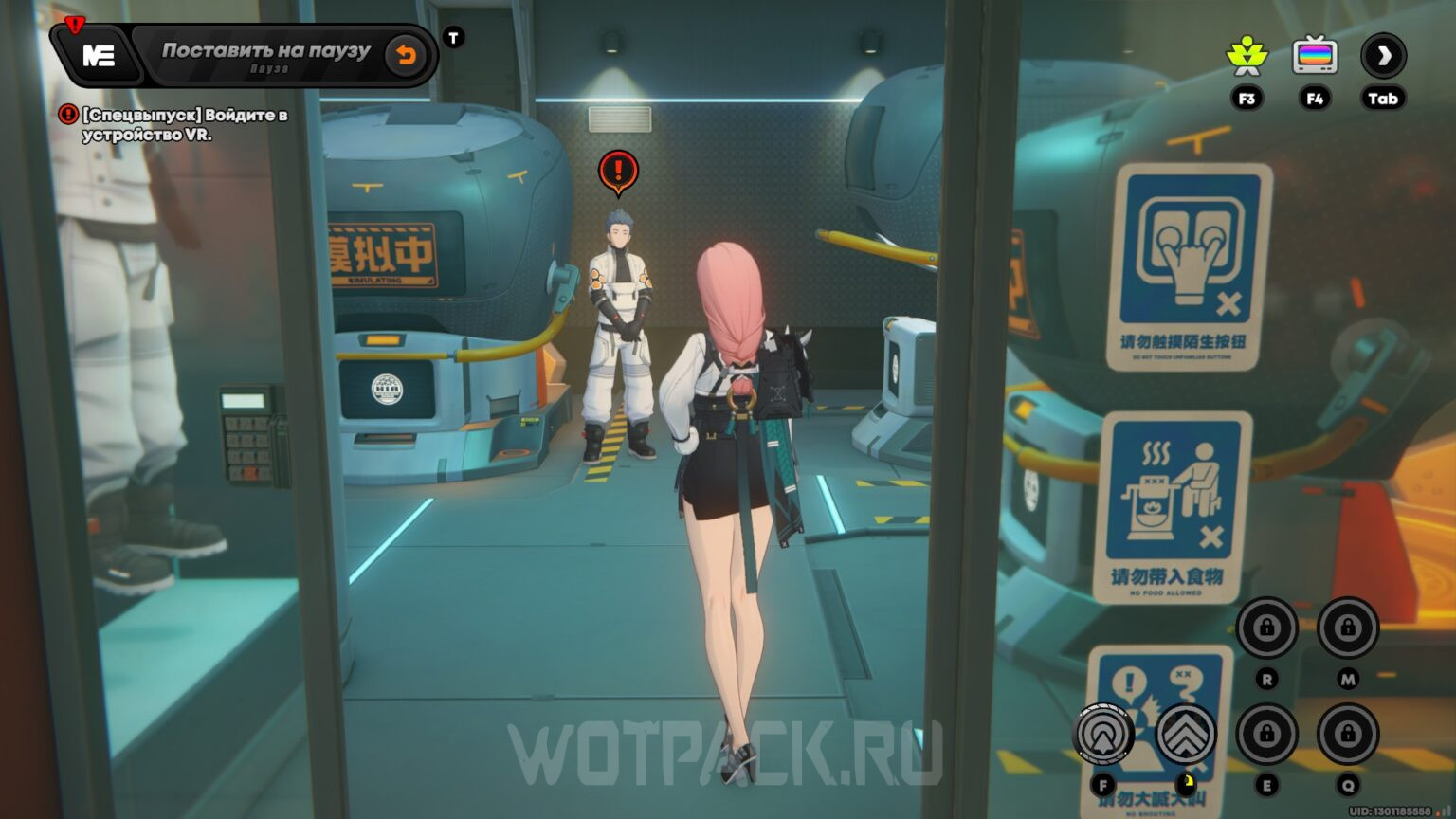
Task: Click the locked R skill button
Action: coord(1267,628)
